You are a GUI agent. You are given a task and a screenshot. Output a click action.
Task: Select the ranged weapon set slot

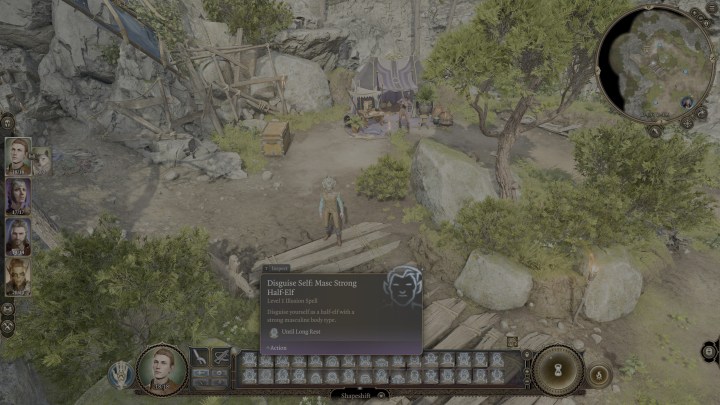[221, 357]
